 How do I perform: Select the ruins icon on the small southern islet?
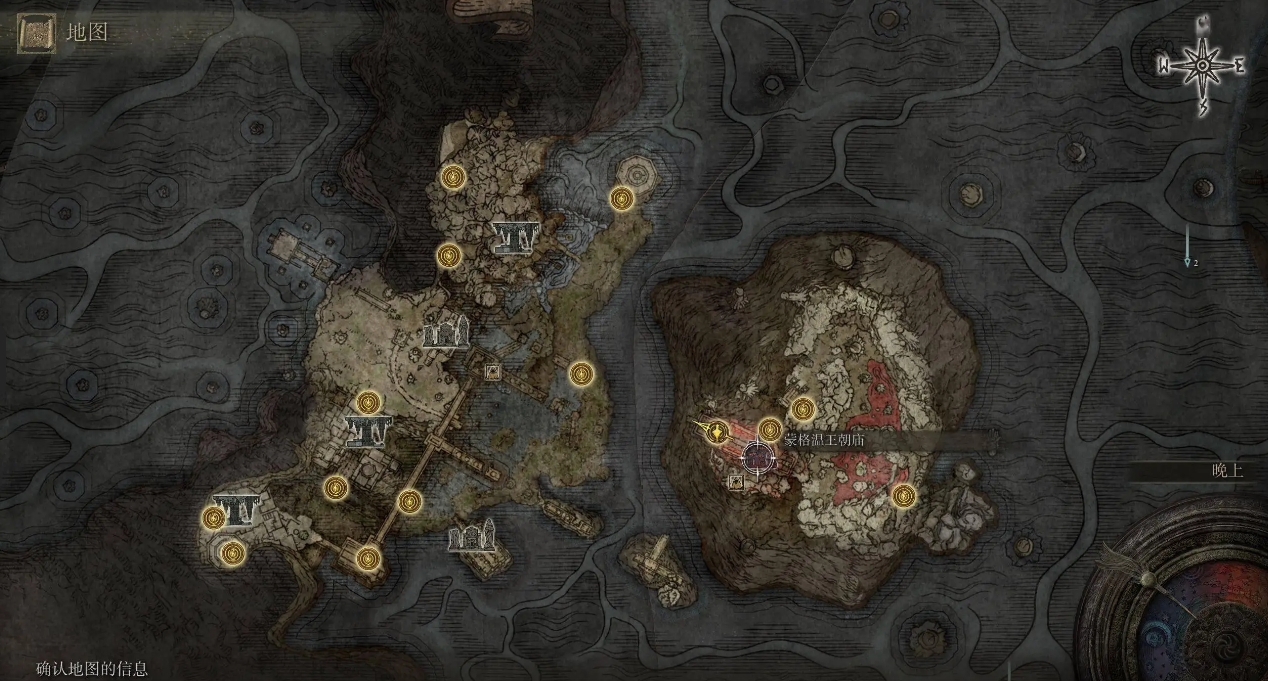pyautogui.click(x=473, y=539)
